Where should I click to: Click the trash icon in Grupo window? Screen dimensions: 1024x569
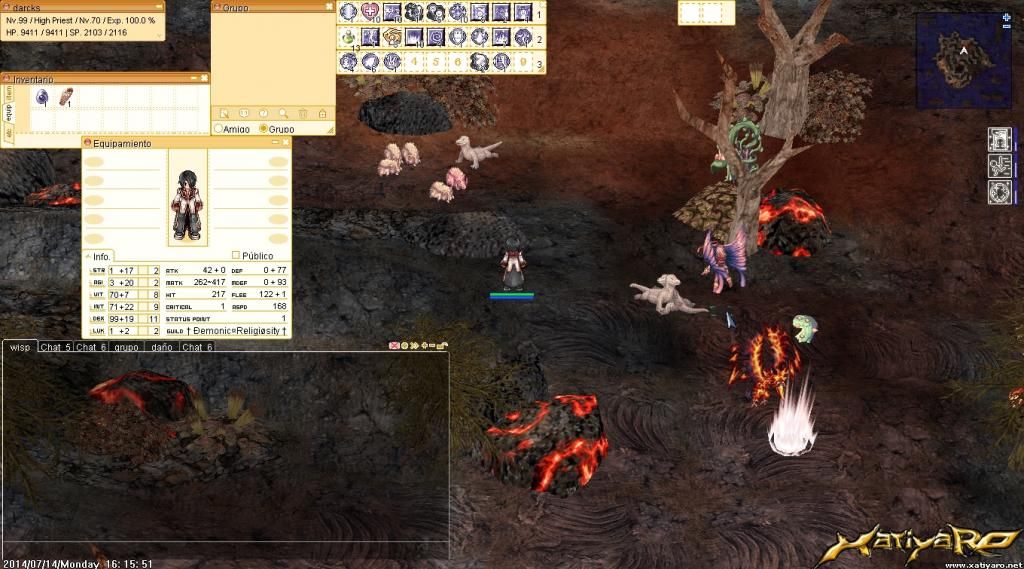[303, 114]
